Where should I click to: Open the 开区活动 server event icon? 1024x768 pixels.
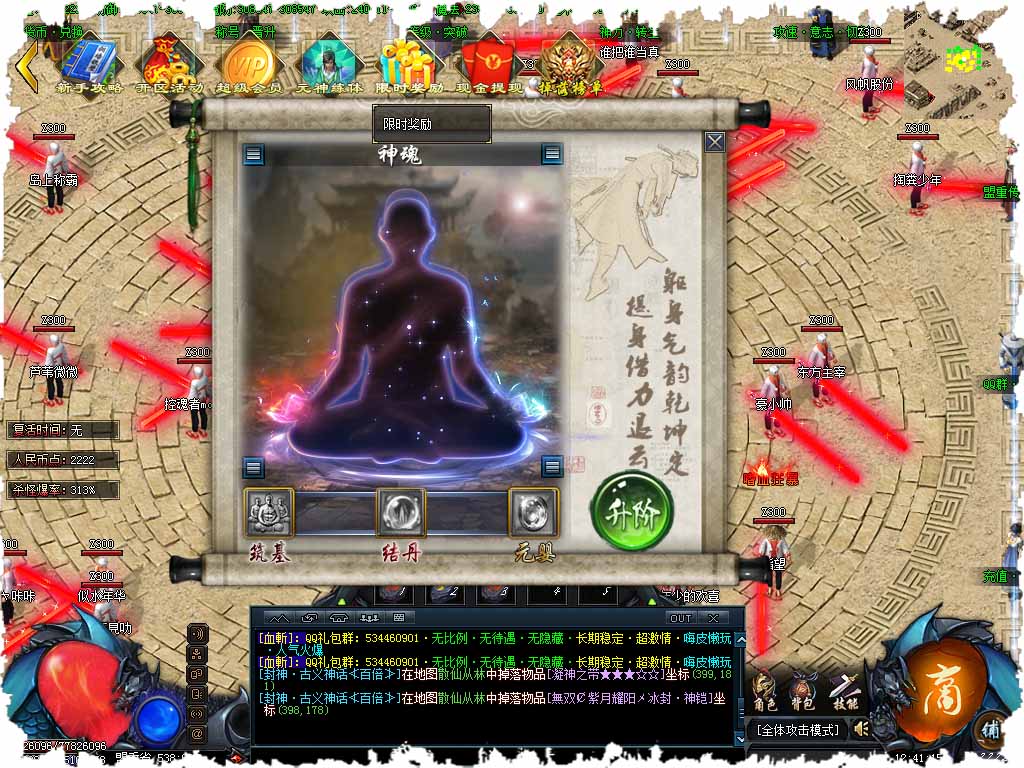point(169,62)
